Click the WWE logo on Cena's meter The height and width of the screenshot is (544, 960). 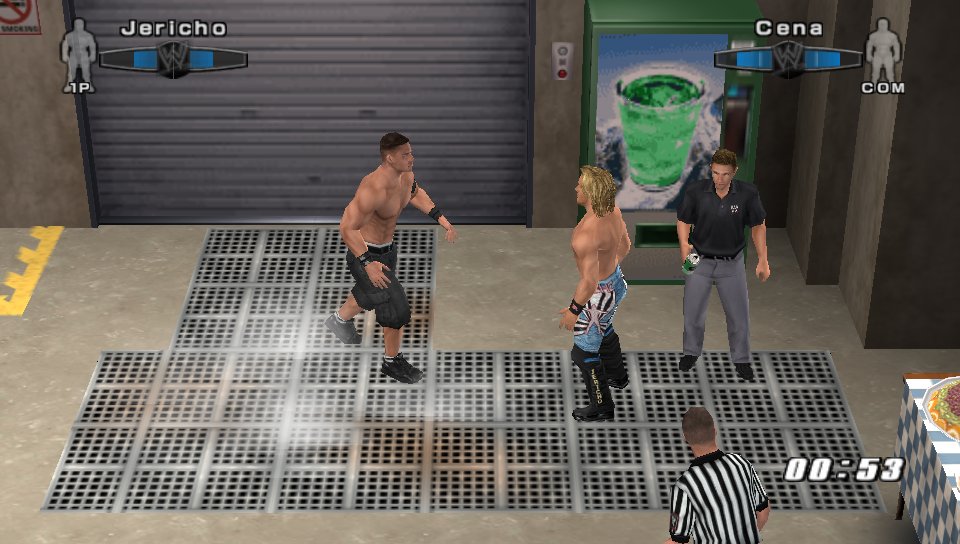coord(788,58)
